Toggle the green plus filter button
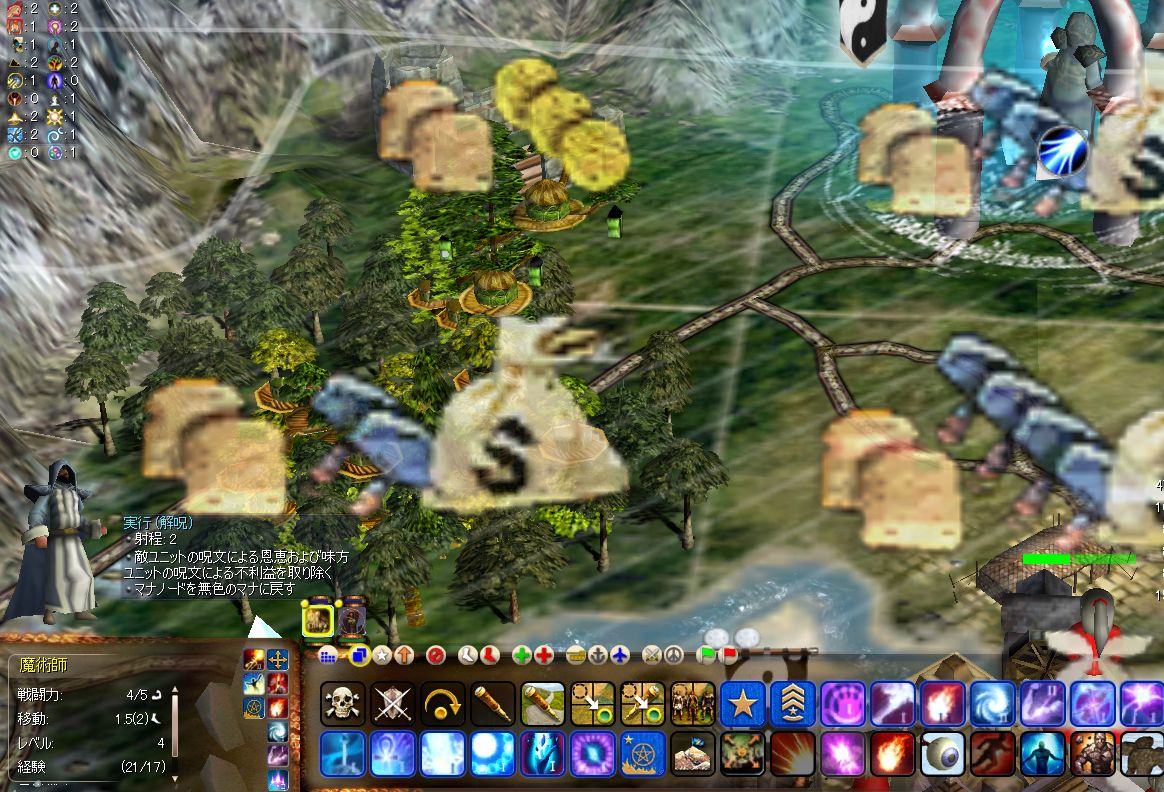This screenshot has height=792, width=1164. [x=522, y=656]
